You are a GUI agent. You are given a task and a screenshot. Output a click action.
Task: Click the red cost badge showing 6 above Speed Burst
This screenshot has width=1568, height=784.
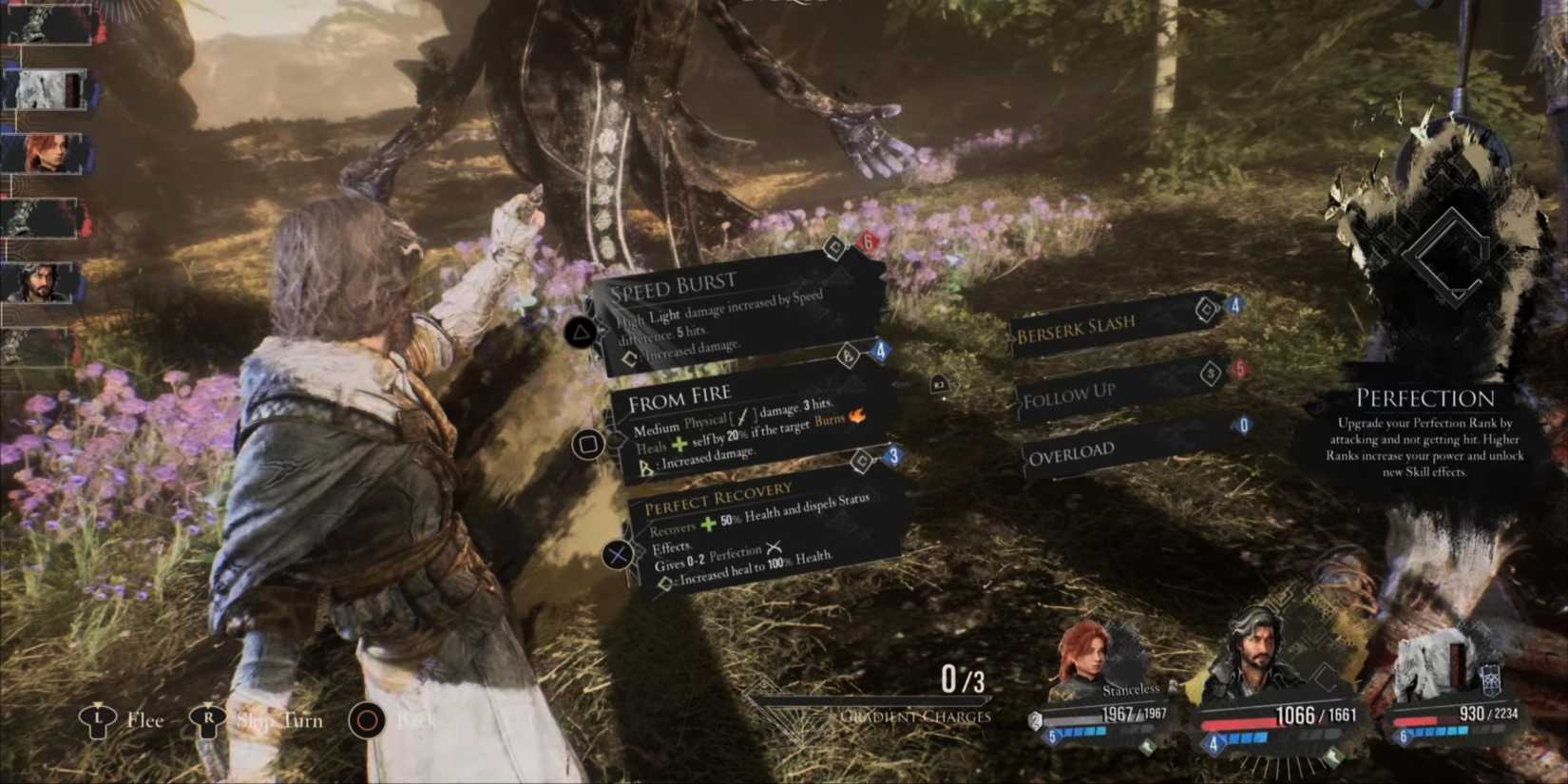[866, 242]
